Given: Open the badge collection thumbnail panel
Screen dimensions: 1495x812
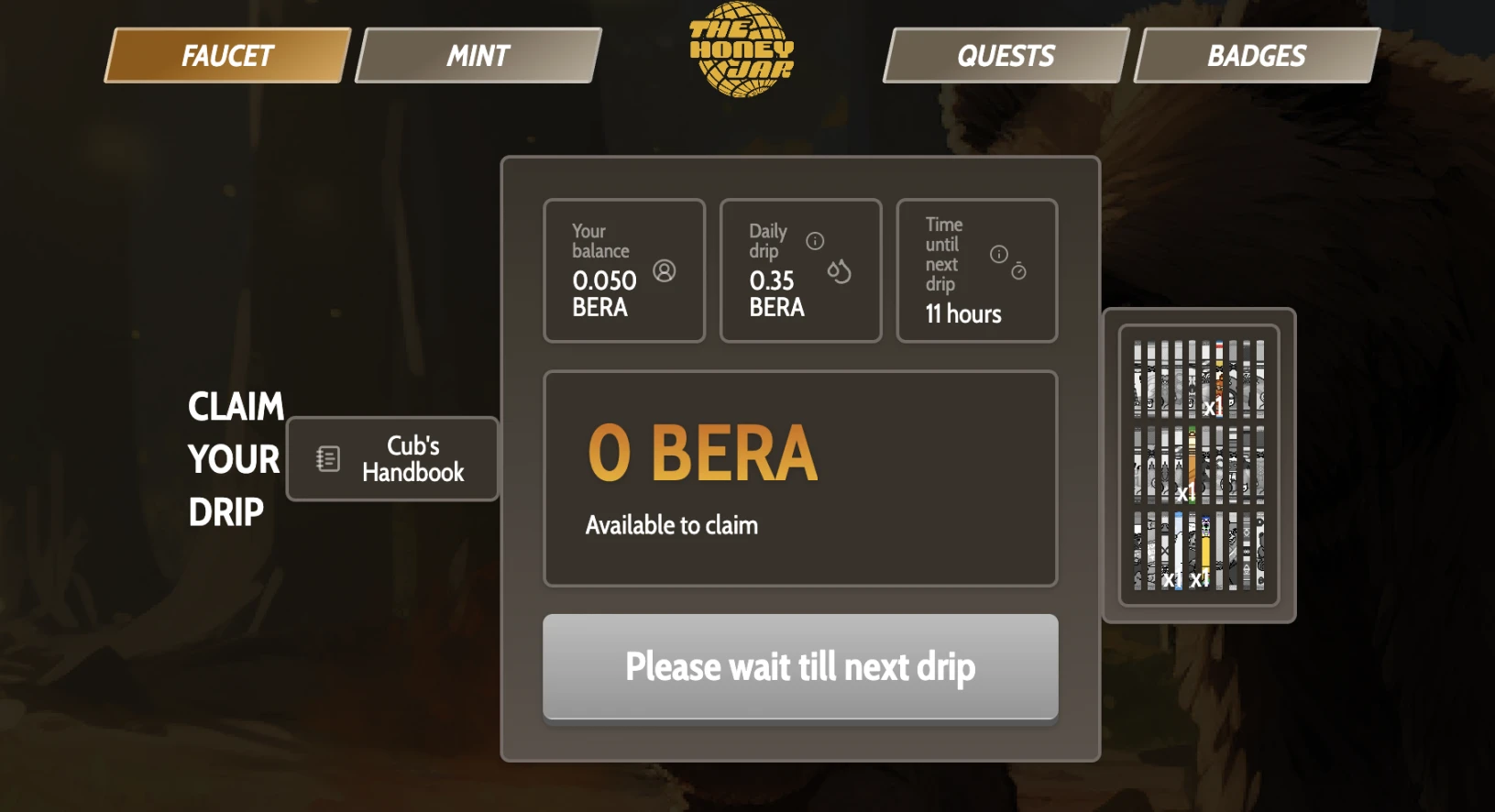Looking at the screenshot, I should 1199,466.
